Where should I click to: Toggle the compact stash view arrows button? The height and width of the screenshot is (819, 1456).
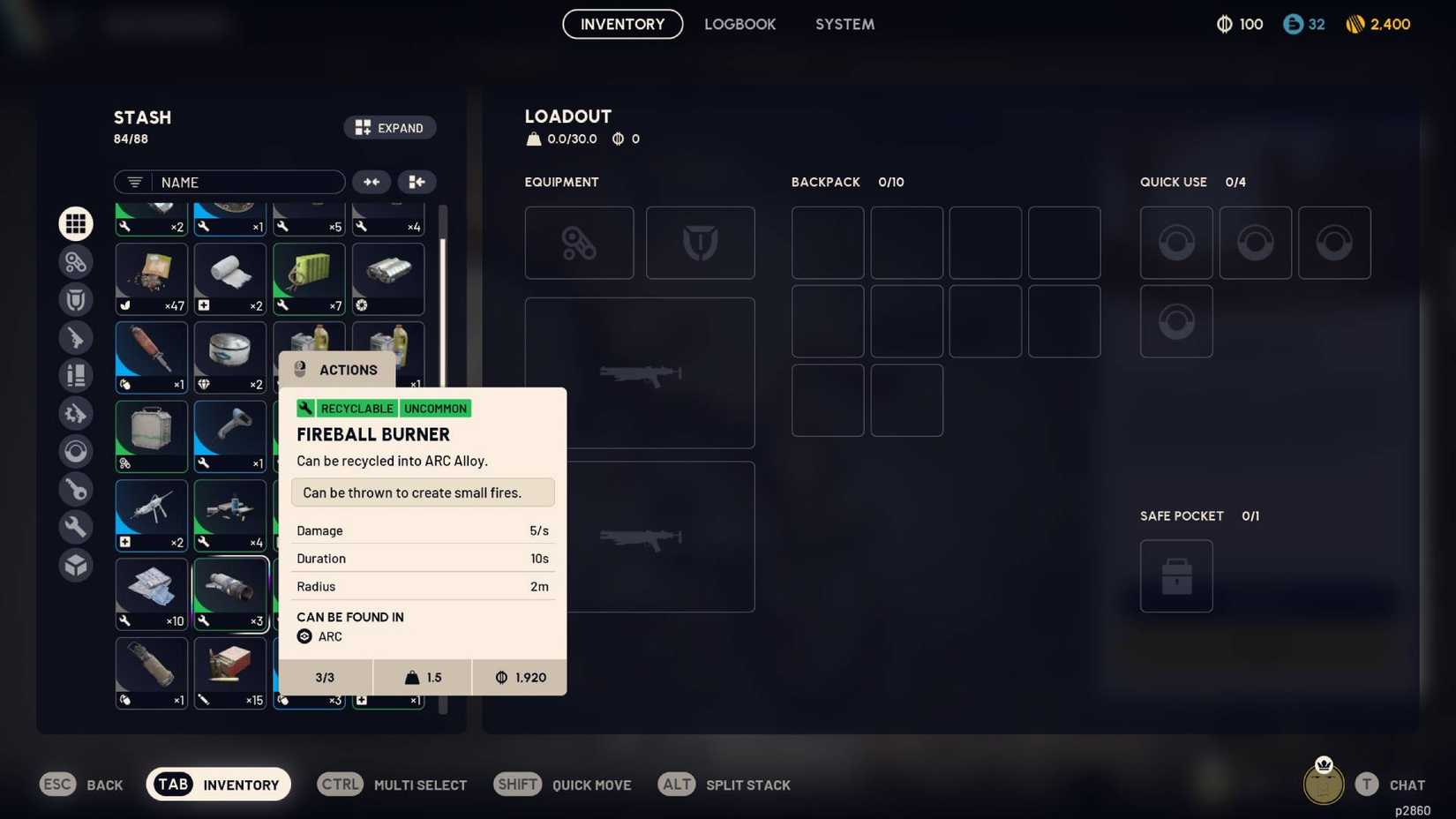coord(372,182)
